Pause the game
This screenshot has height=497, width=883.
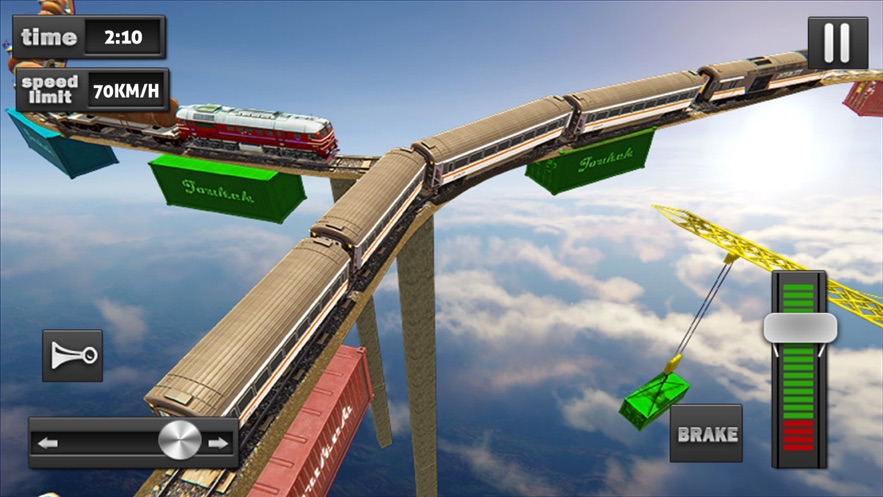[837, 44]
